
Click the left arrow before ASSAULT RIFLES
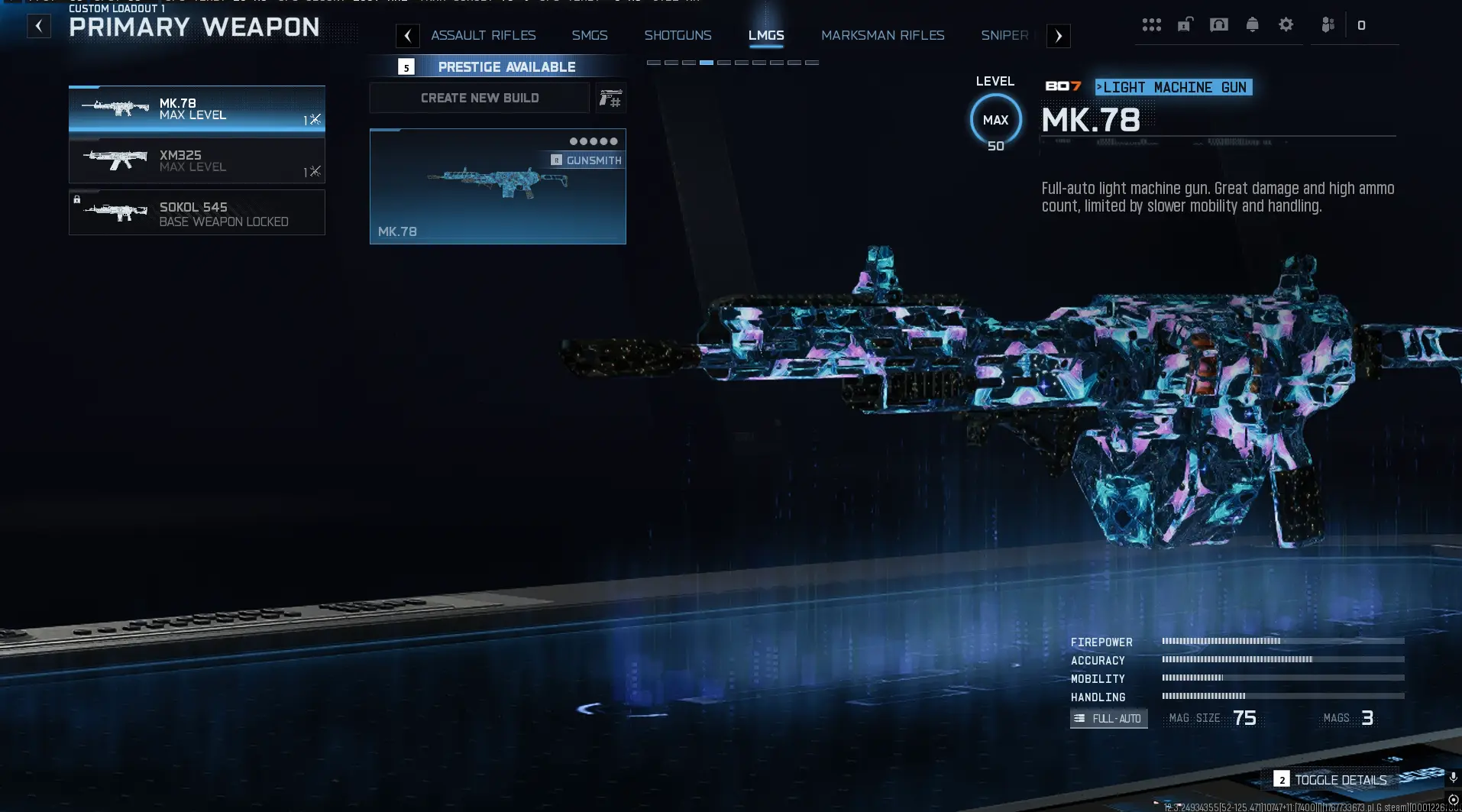click(407, 35)
